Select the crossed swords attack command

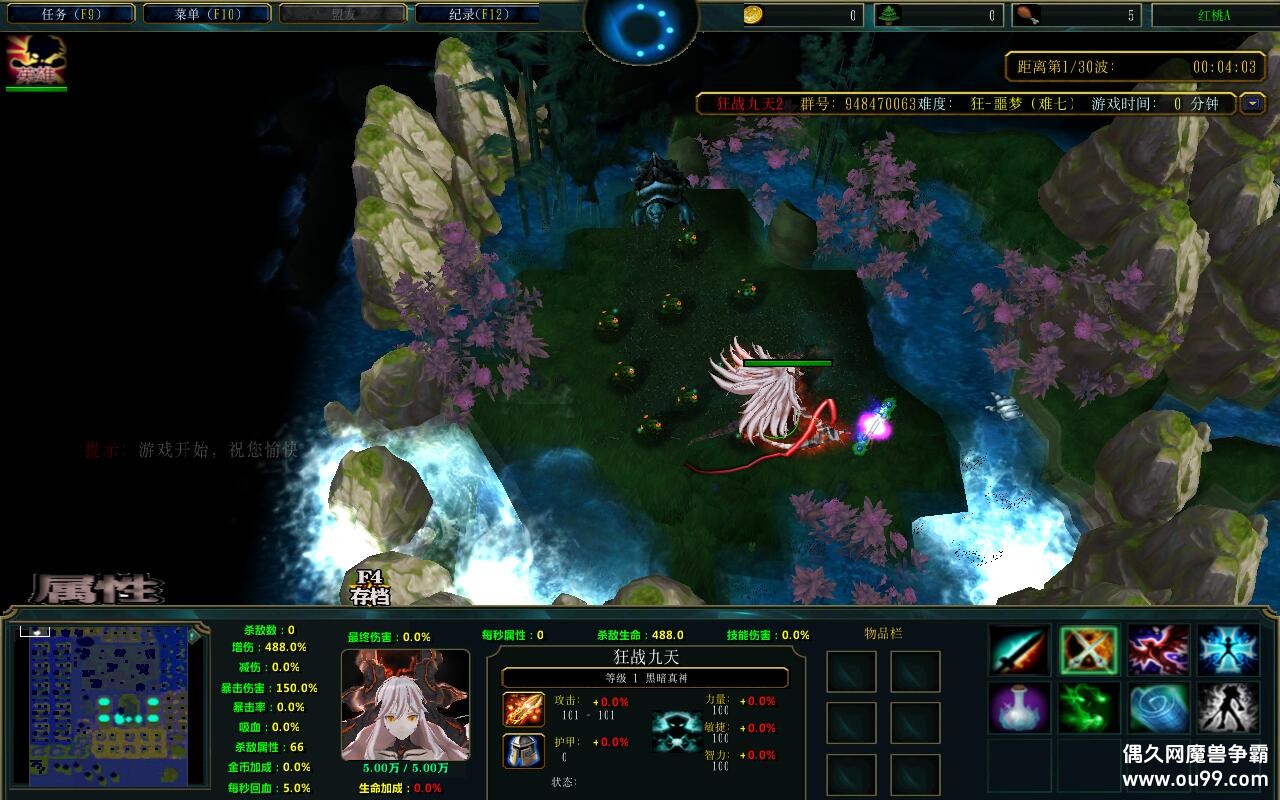pos(1089,650)
